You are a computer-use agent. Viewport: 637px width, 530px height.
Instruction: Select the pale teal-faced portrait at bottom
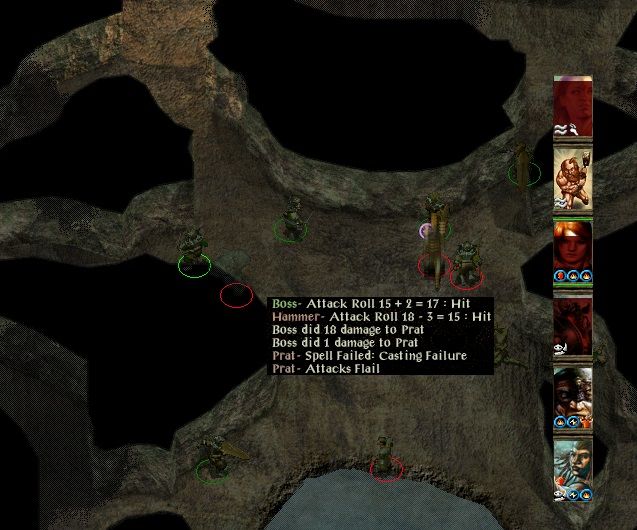click(x=573, y=467)
